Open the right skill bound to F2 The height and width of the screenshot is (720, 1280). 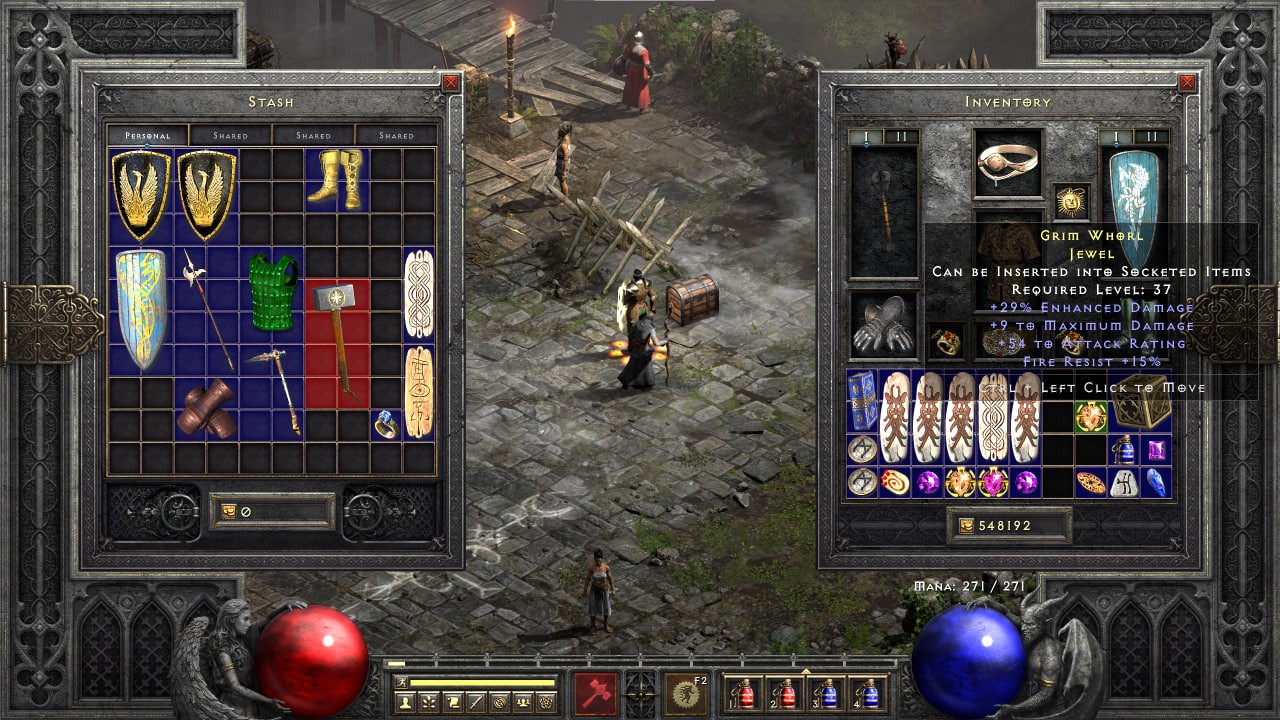687,693
